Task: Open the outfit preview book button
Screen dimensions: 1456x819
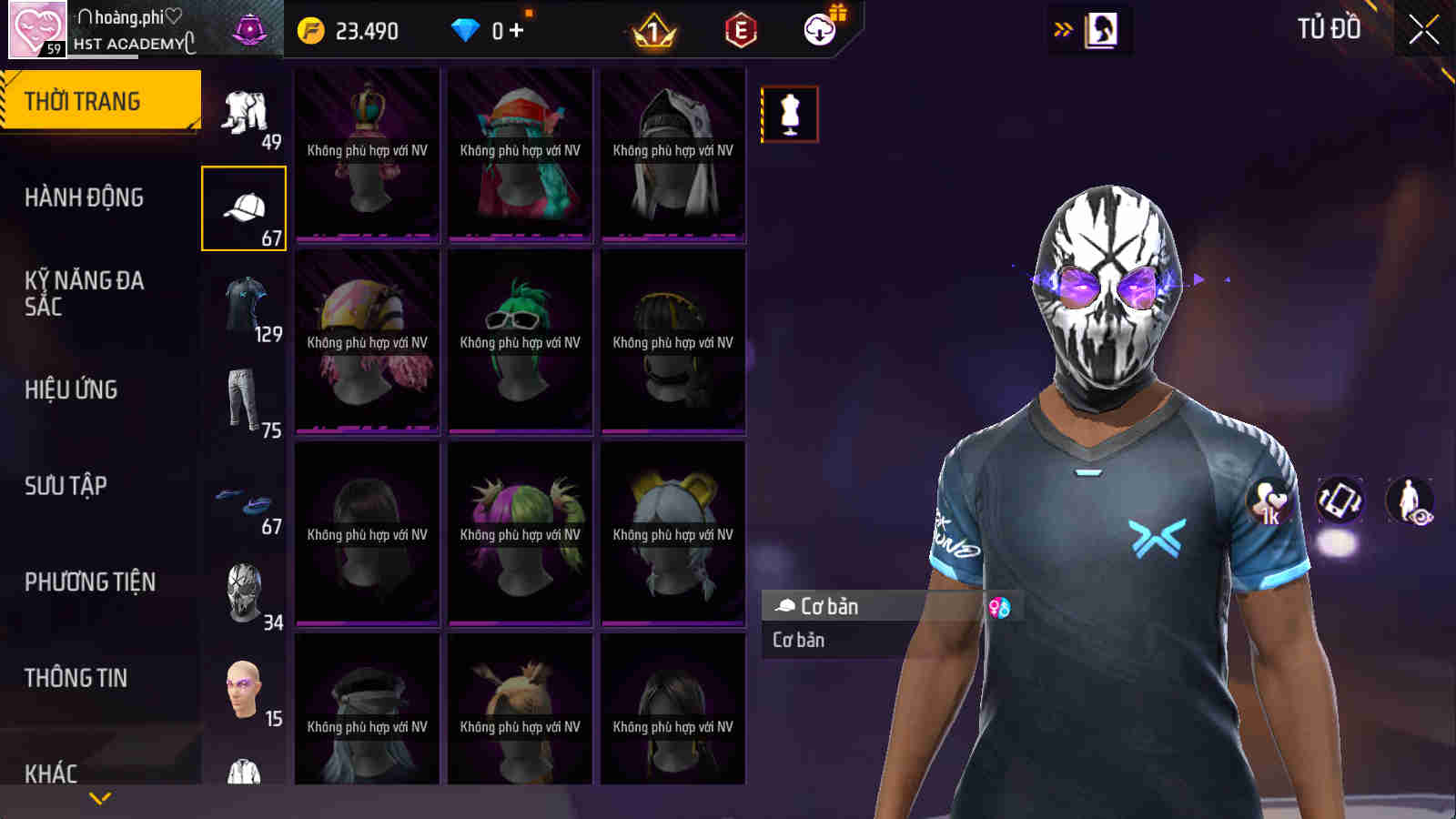Action: (1104, 27)
